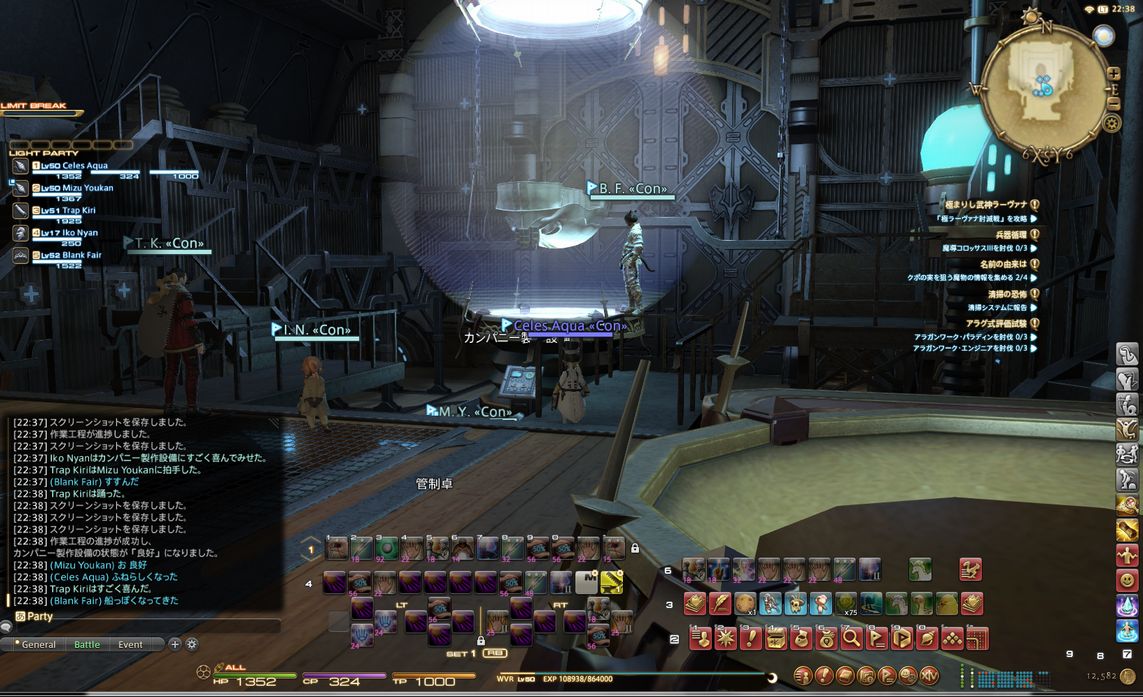
Task: Select party member Mizu Youkan
Action: [x=70, y=188]
